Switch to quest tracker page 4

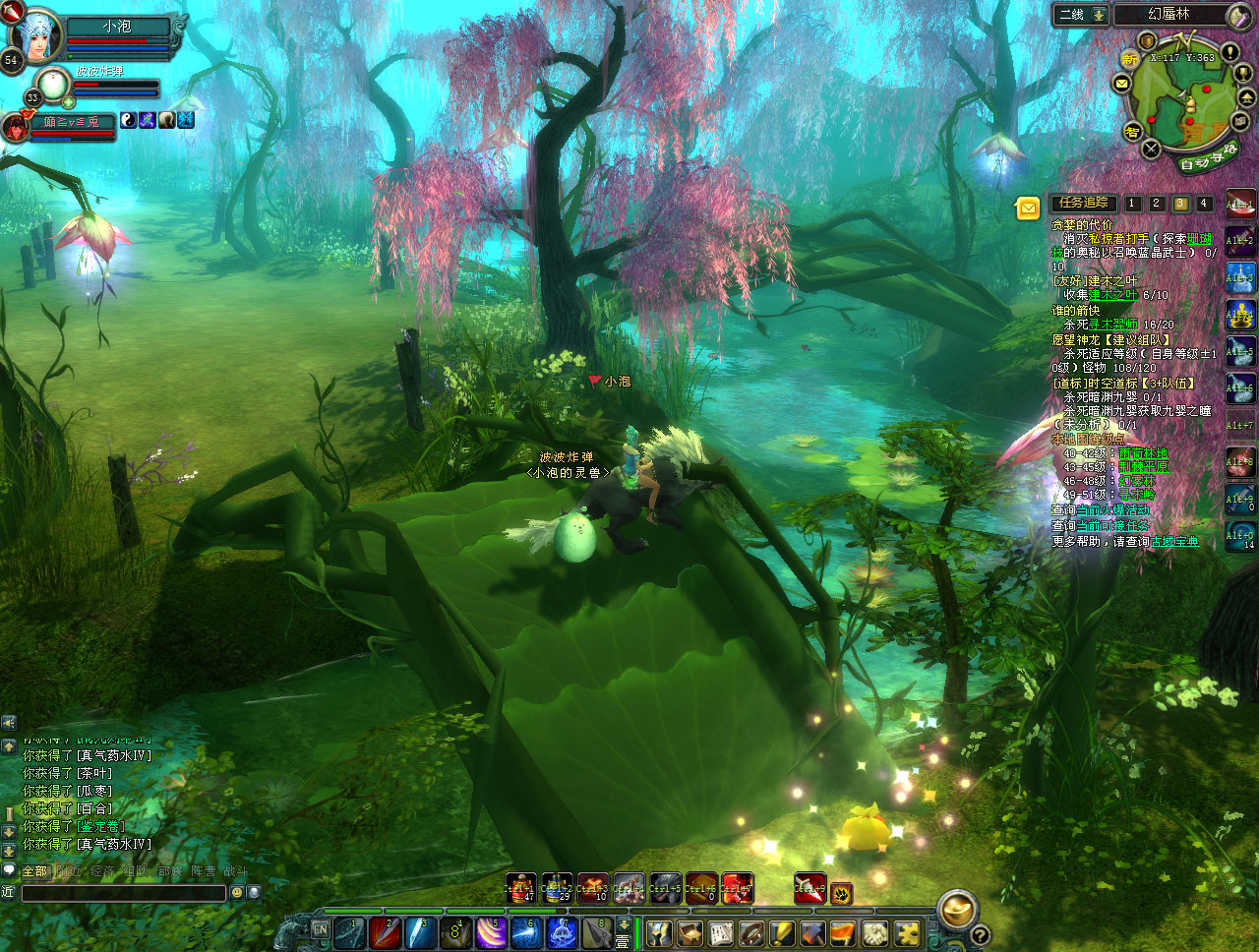coord(1203,204)
